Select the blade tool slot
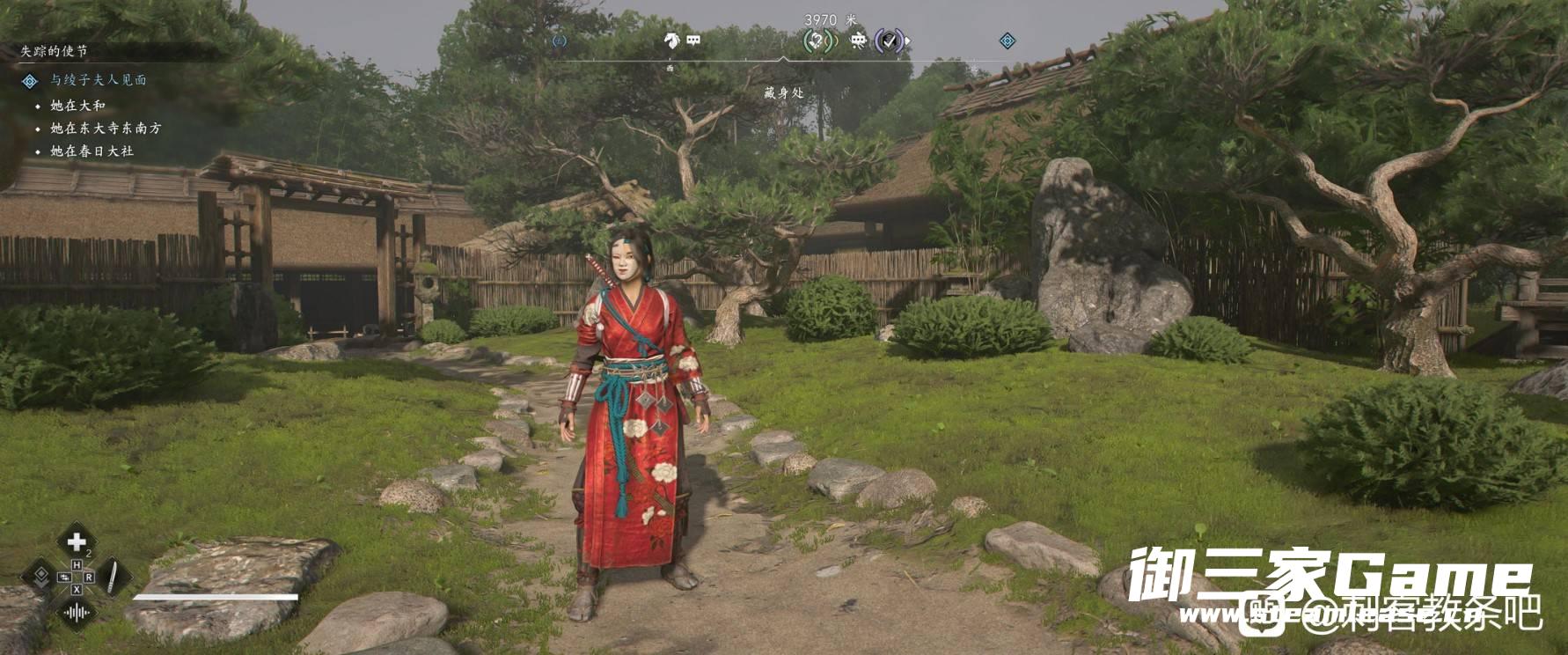 pos(114,577)
